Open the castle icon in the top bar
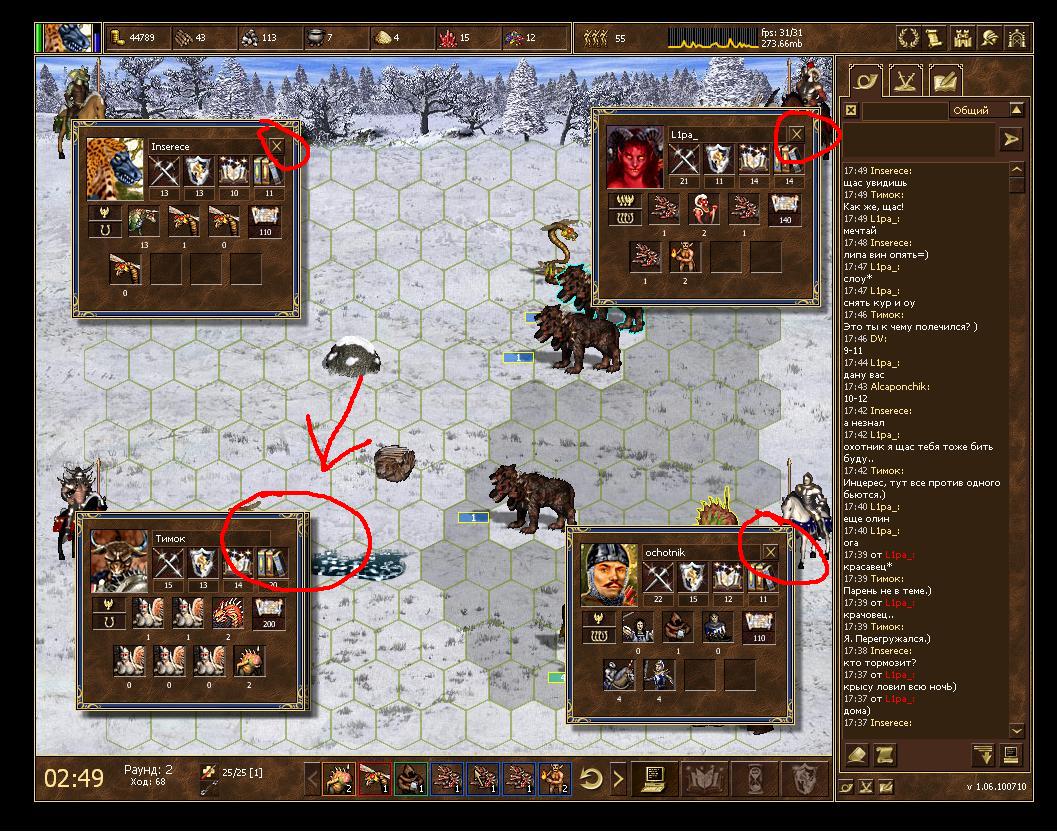Screen dimensions: 1057x832 tap(962, 38)
